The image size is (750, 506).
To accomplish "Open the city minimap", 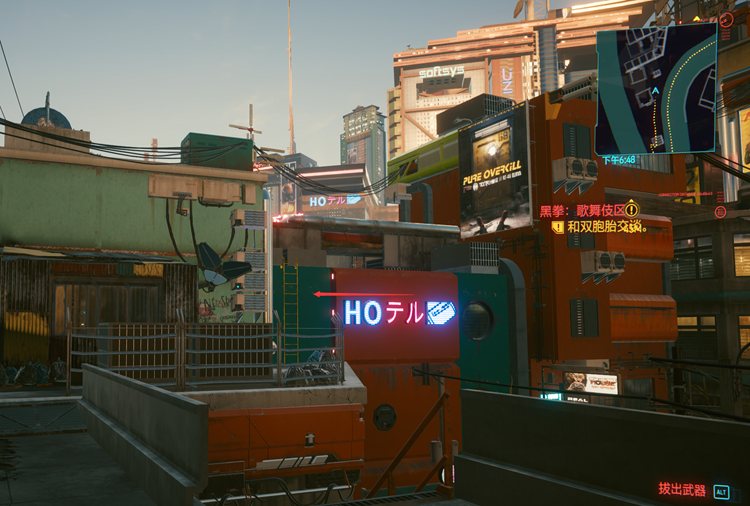I will [656, 89].
